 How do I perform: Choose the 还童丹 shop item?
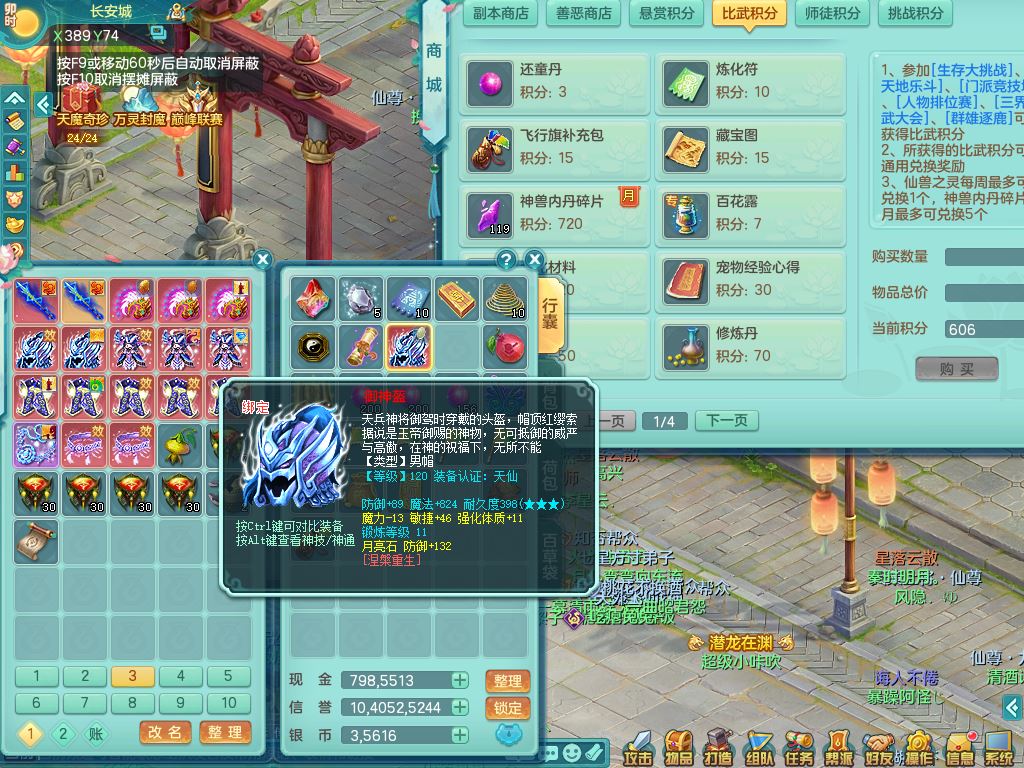[x=557, y=81]
